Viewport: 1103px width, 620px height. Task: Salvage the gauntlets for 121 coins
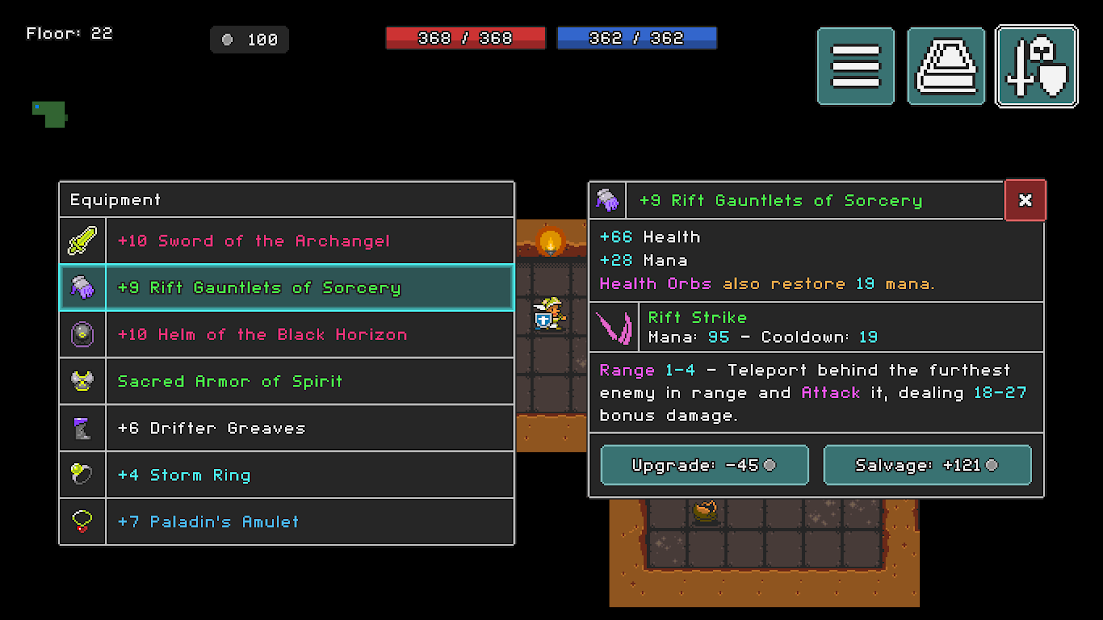pos(927,465)
